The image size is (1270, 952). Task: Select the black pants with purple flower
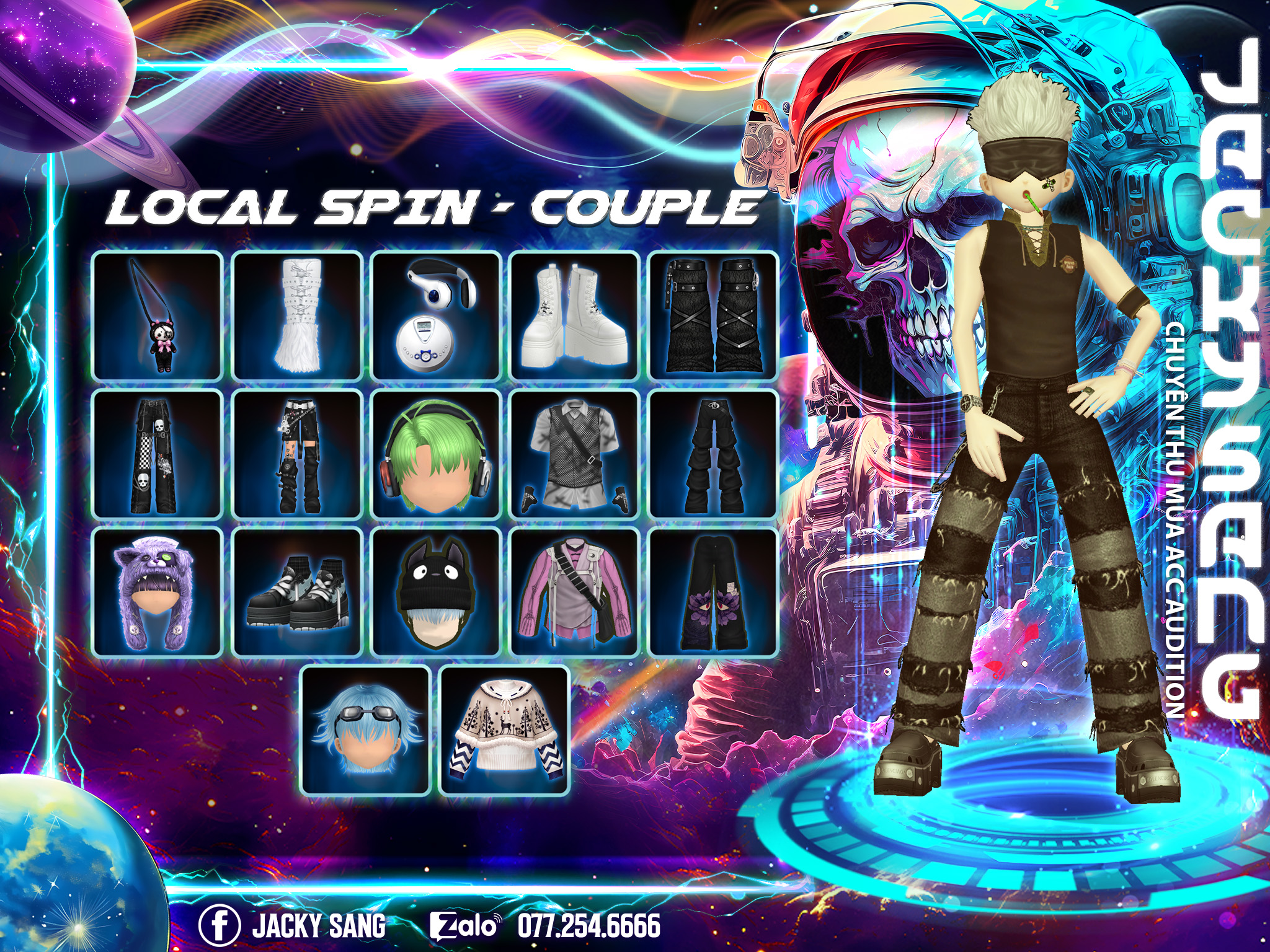(713, 593)
